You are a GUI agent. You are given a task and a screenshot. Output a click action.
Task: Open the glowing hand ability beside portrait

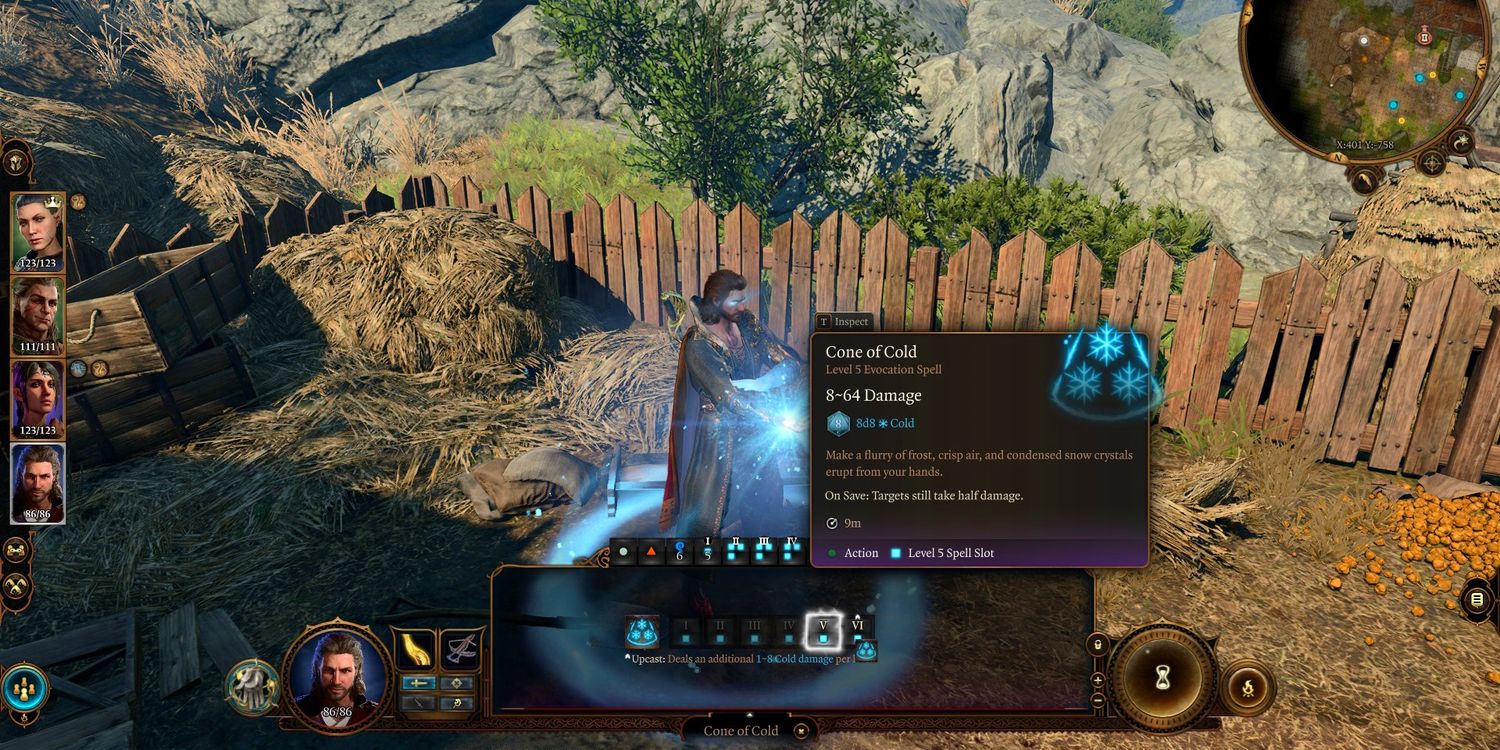tap(249, 686)
